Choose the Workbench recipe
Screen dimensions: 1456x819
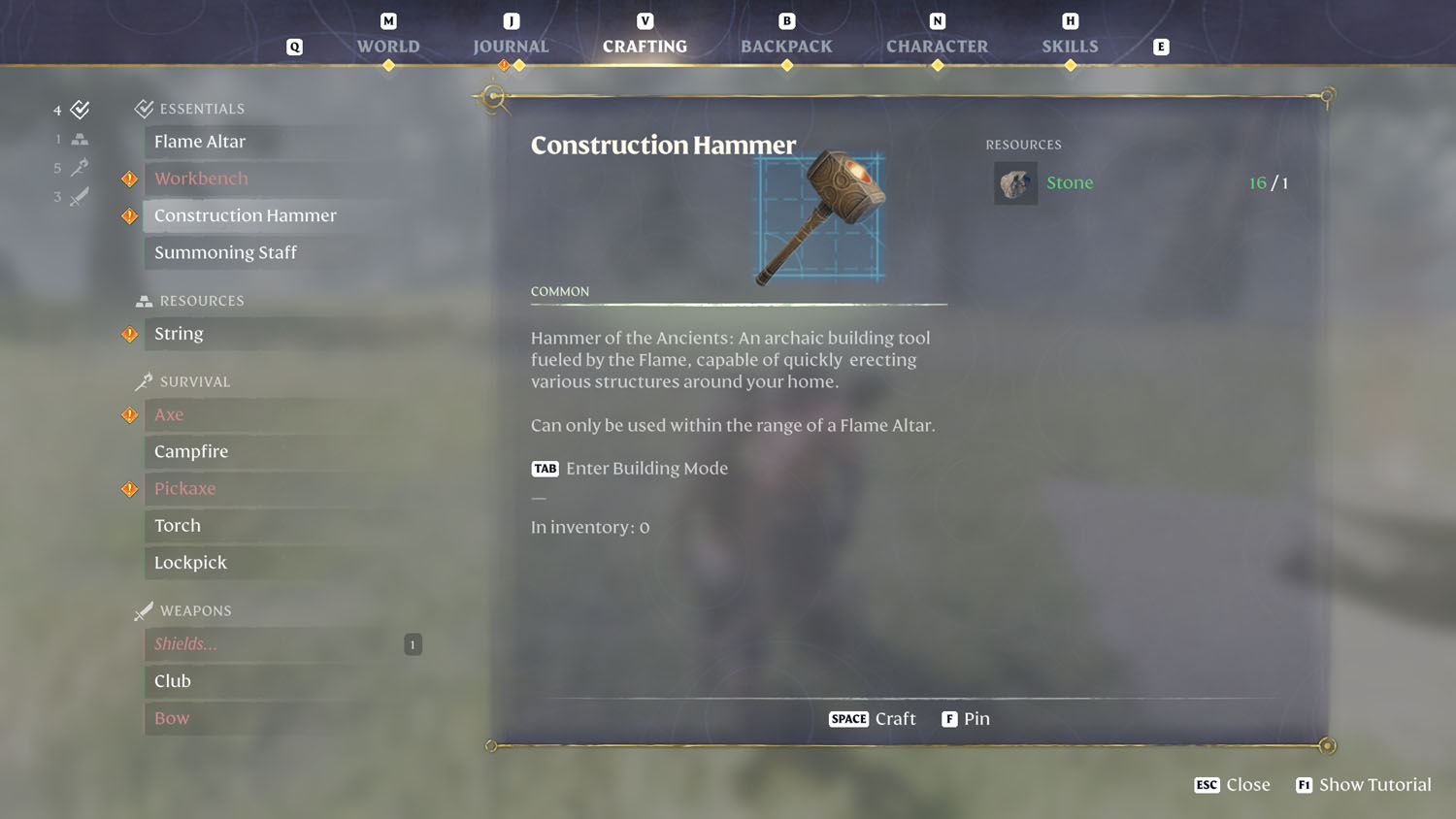coord(201,179)
